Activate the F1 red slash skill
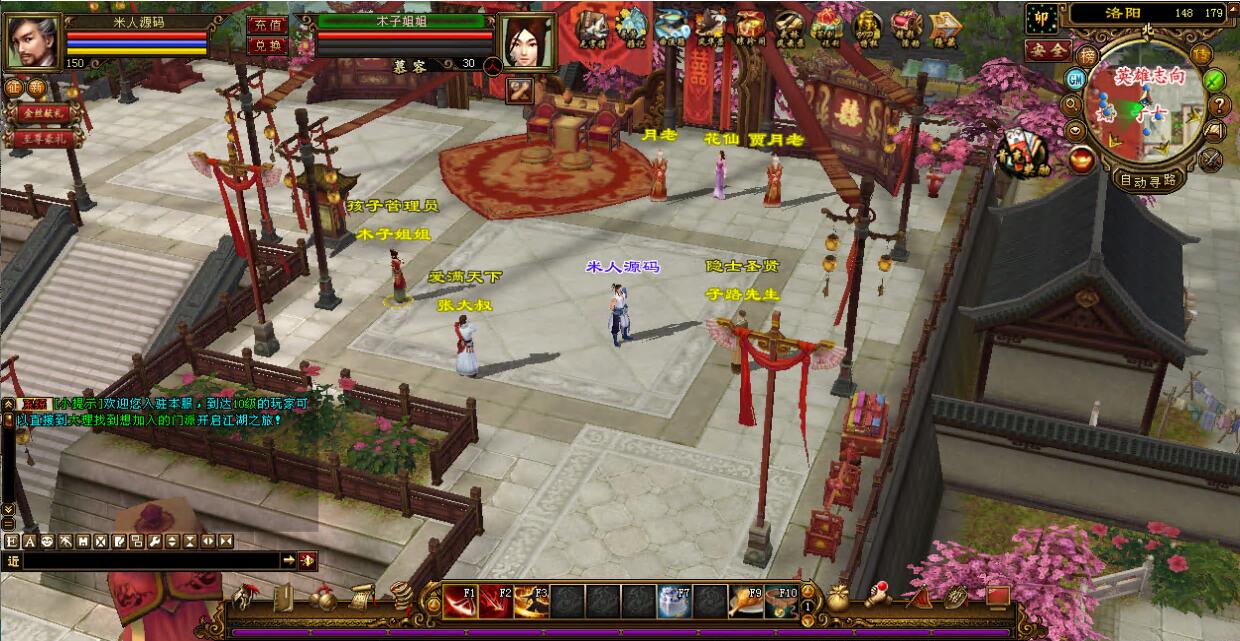1240x641 pixels. pos(461,601)
